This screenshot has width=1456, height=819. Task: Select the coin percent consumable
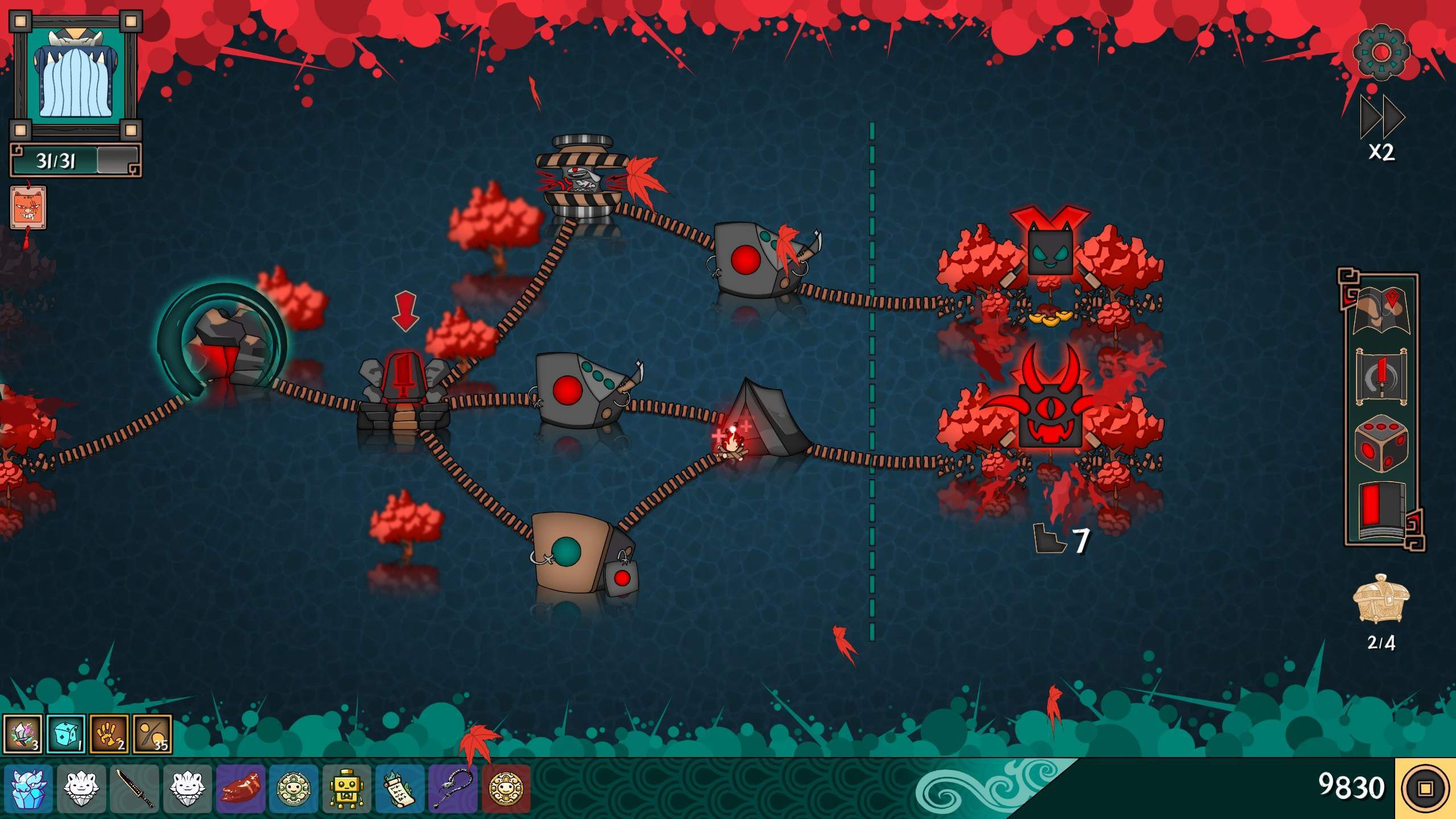click(152, 734)
